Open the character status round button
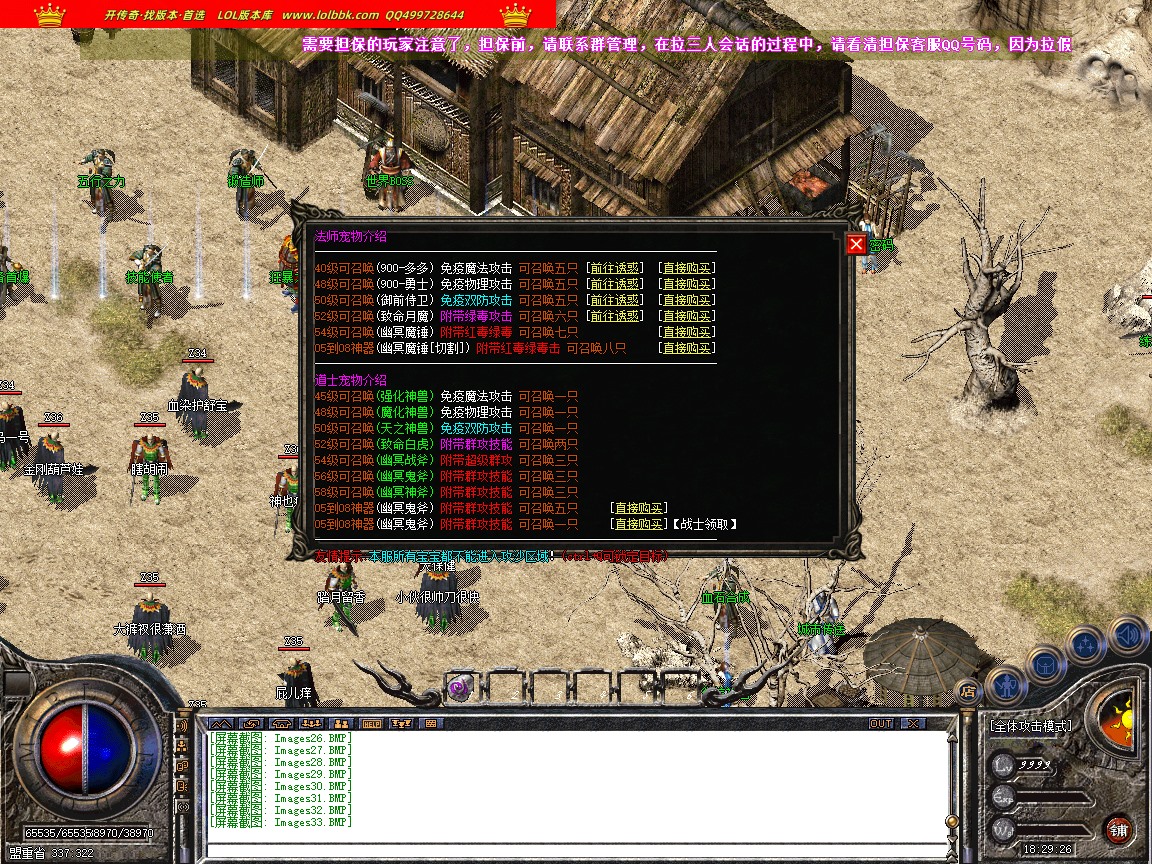The image size is (1152, 864). click(1004, 685)
